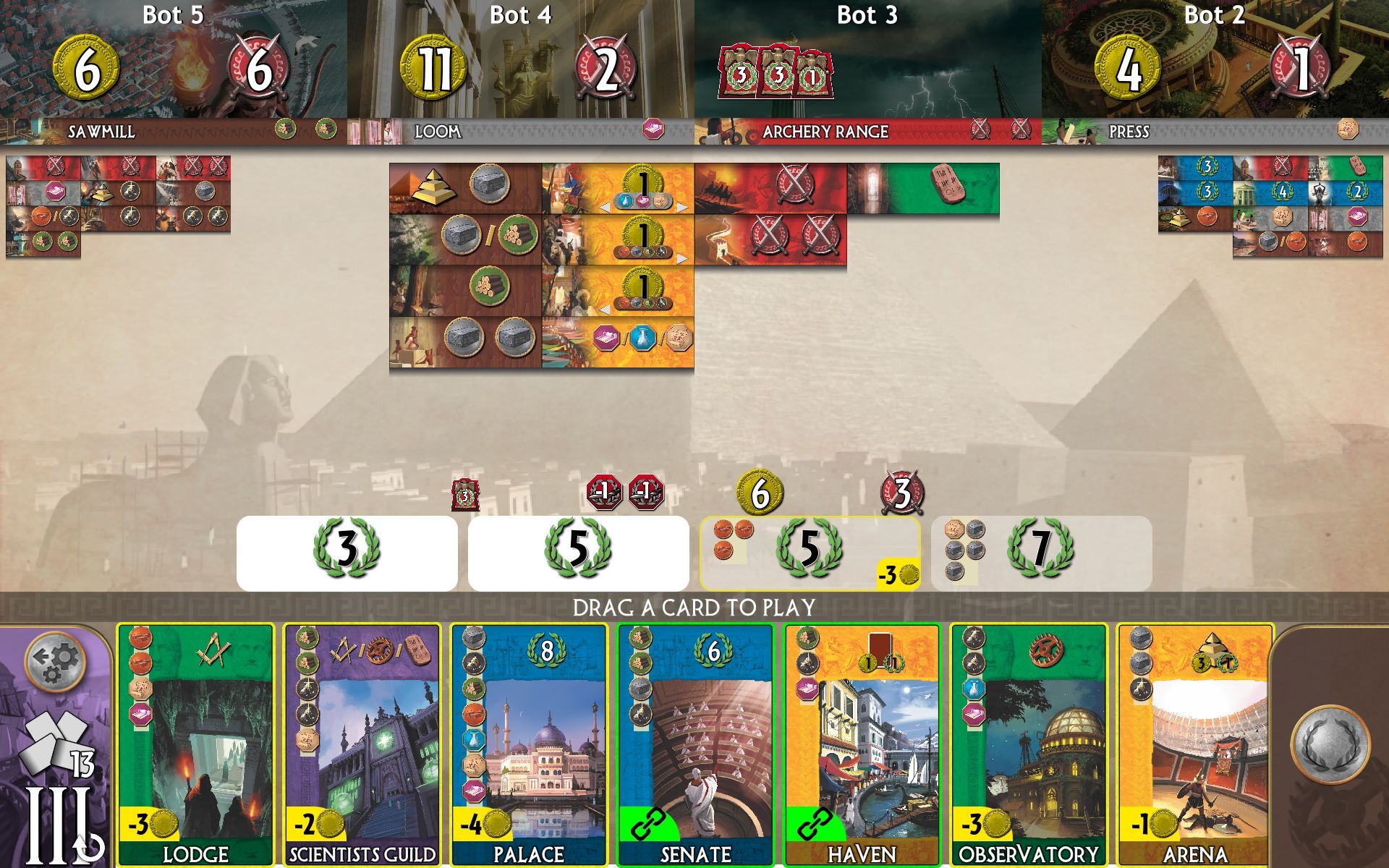Open Bot 3's player panel
The height and width of the screenshot is (868, 1389).
(x=868, y=58)
